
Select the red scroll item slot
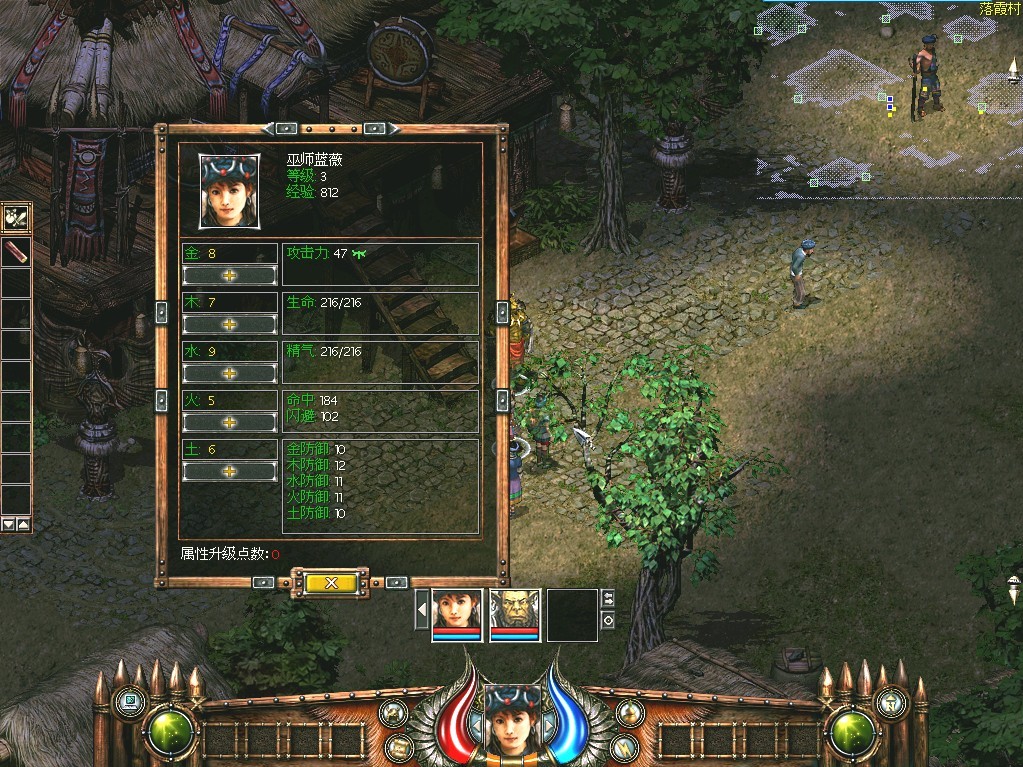16,251
